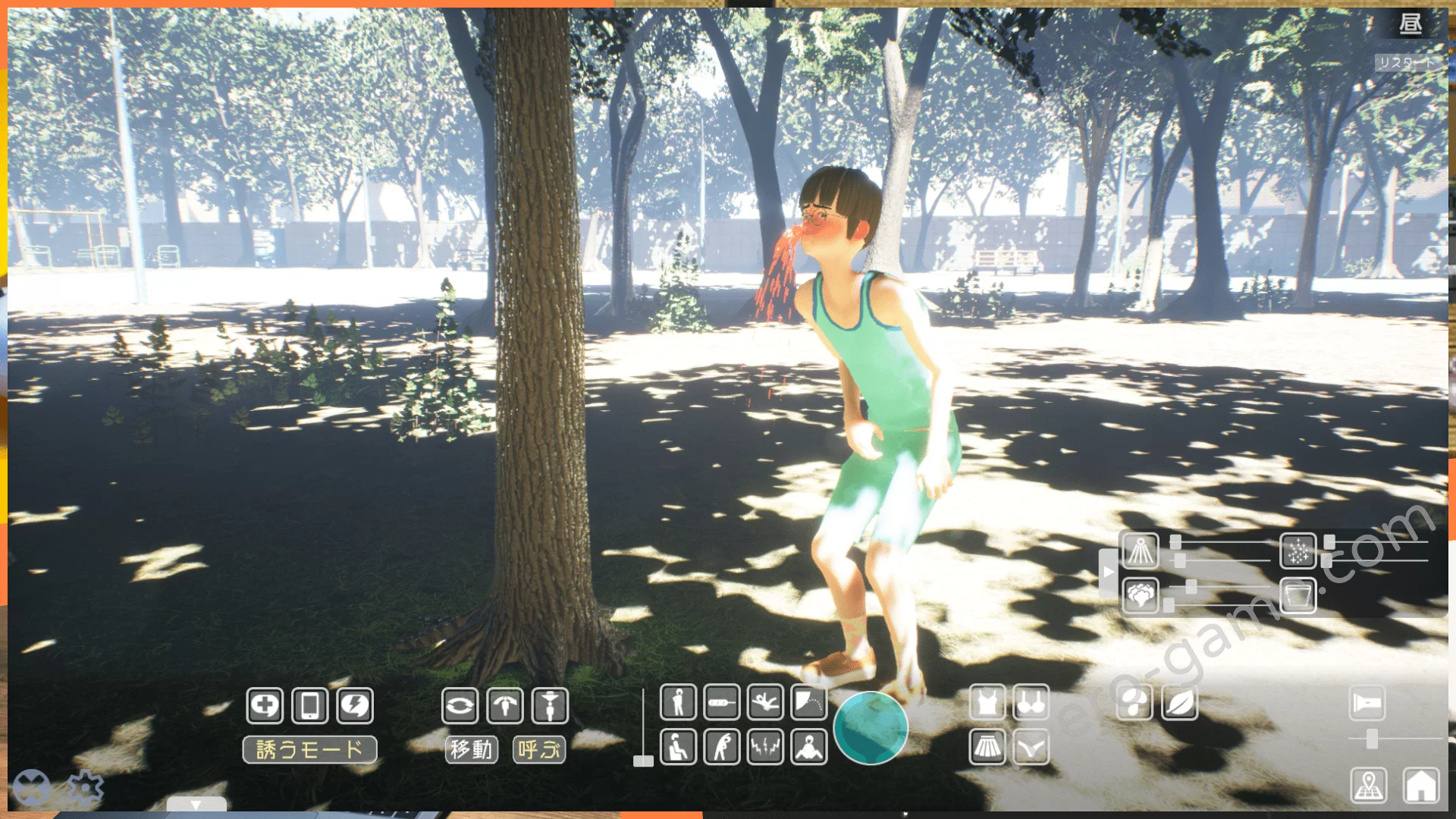Toggle the camisole top clothing icon

[x=987, y=703]
